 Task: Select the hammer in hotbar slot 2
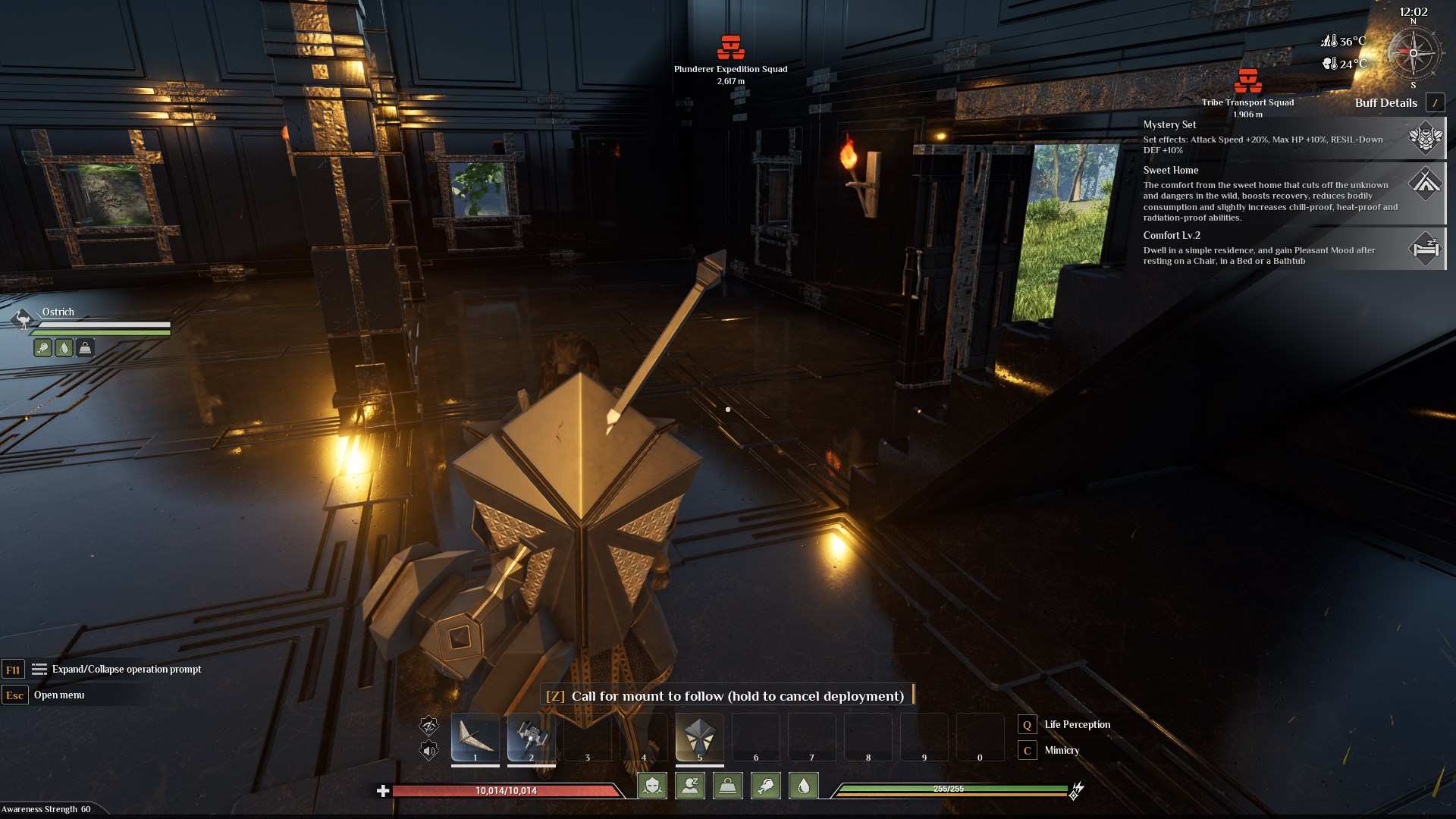(x=531, y=737)
